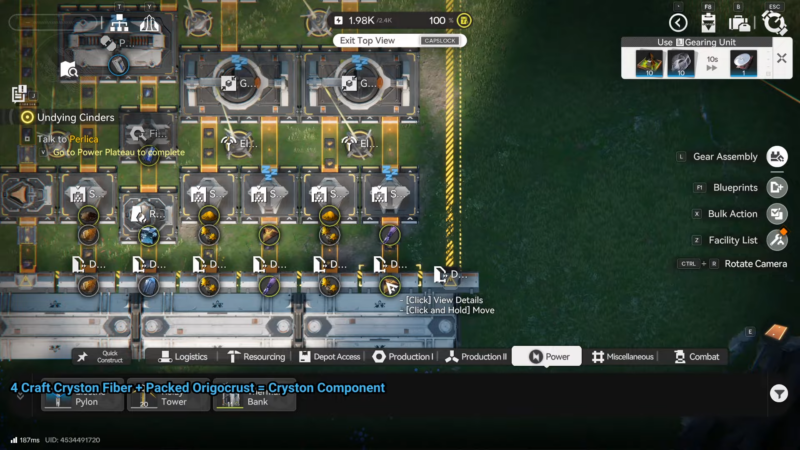800x450 pixels.
Task: Open the Undying Cinders quest tracker
Action: (x=28, y=117)
